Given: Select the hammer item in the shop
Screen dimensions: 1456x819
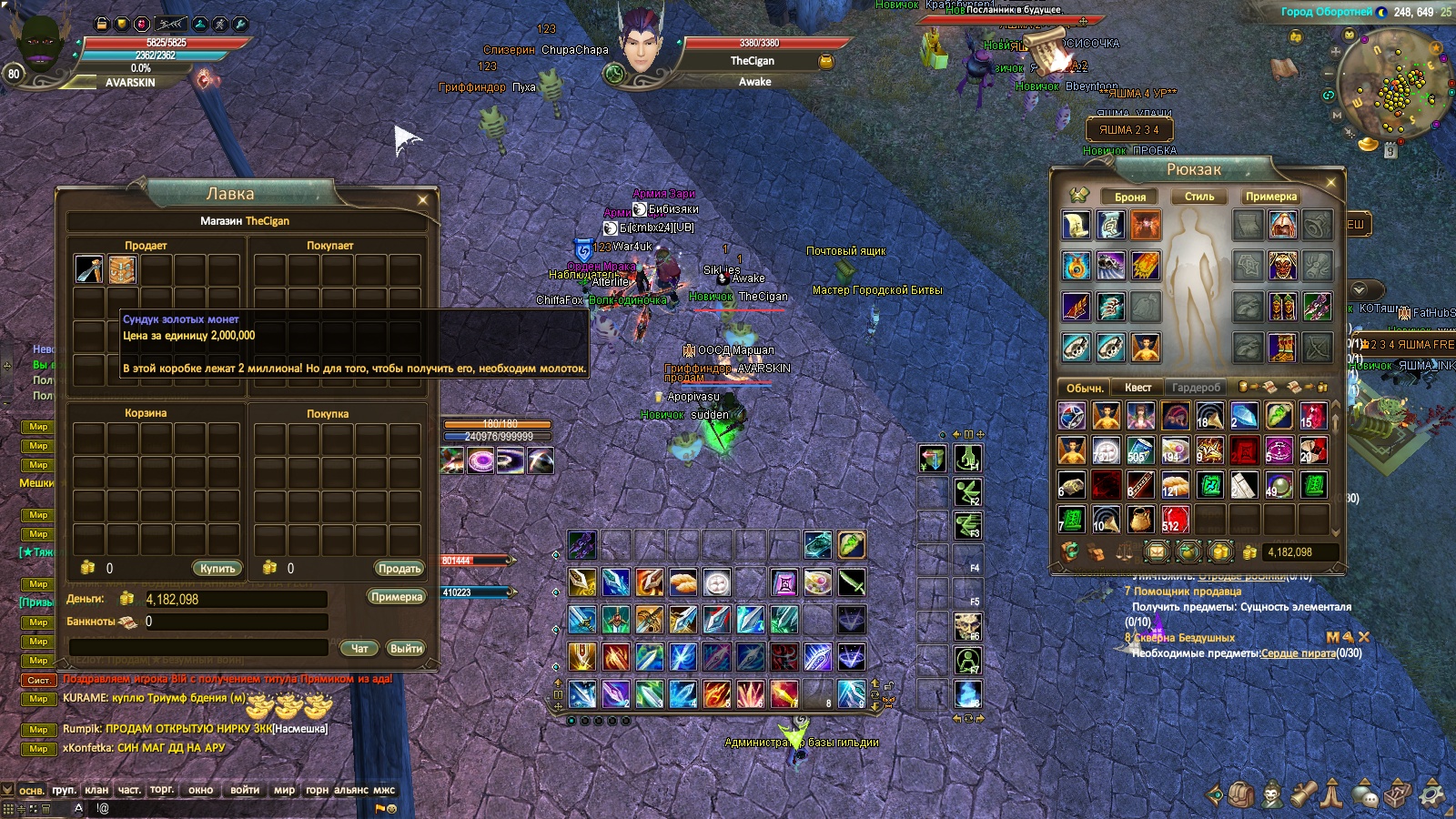Looking at the screenshot, I should point(89,269).
